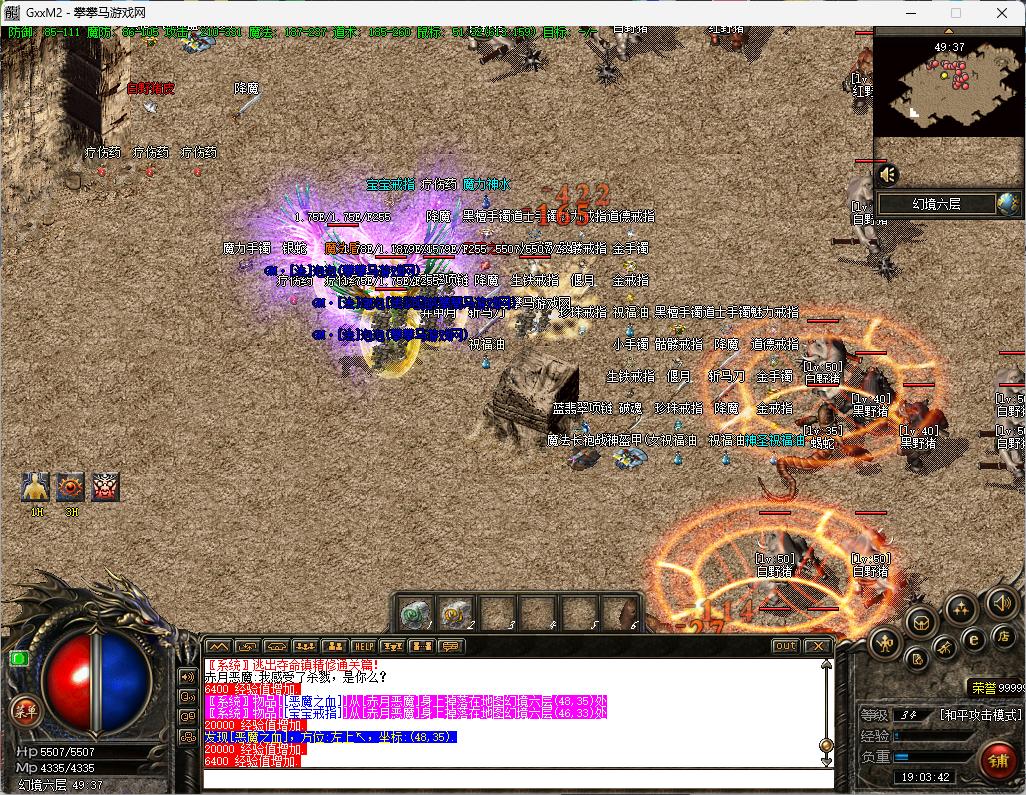Click the HELP button above the chat
Screen dimensions: 1026x795
(363, 647)
